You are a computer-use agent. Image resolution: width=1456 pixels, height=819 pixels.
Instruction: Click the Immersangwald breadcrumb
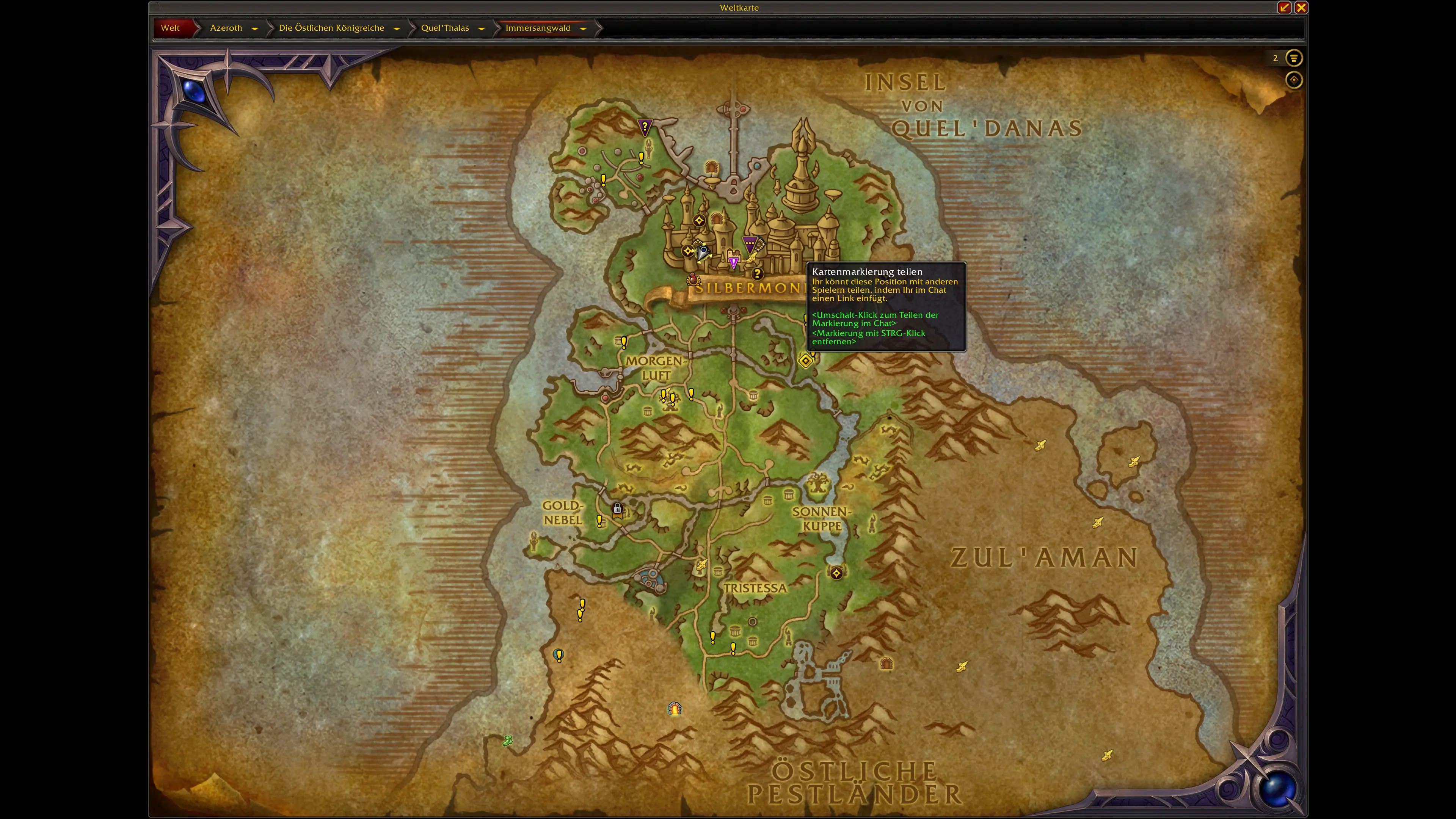click(538, 28)
